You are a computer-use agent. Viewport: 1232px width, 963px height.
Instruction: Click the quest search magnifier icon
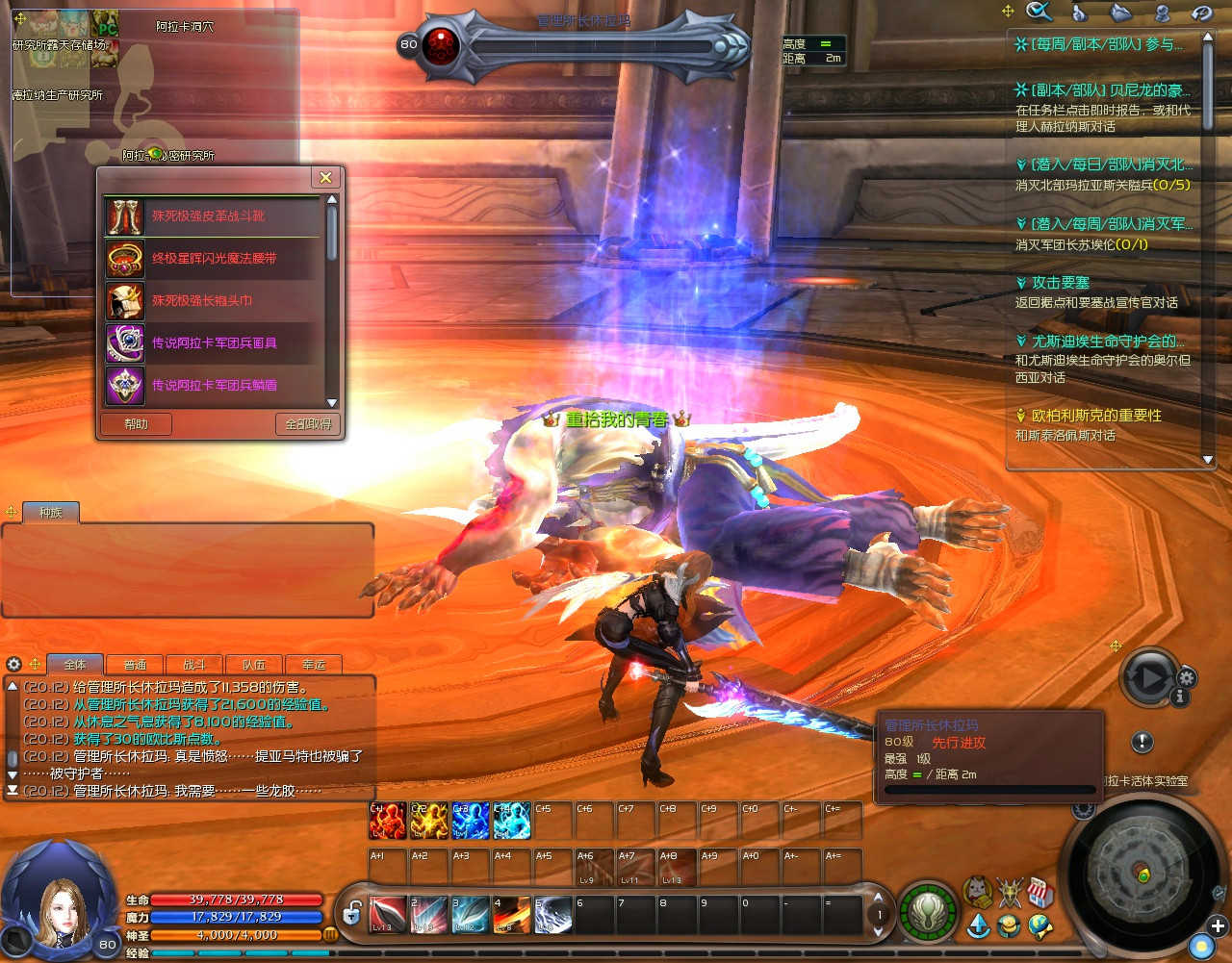1039,12
